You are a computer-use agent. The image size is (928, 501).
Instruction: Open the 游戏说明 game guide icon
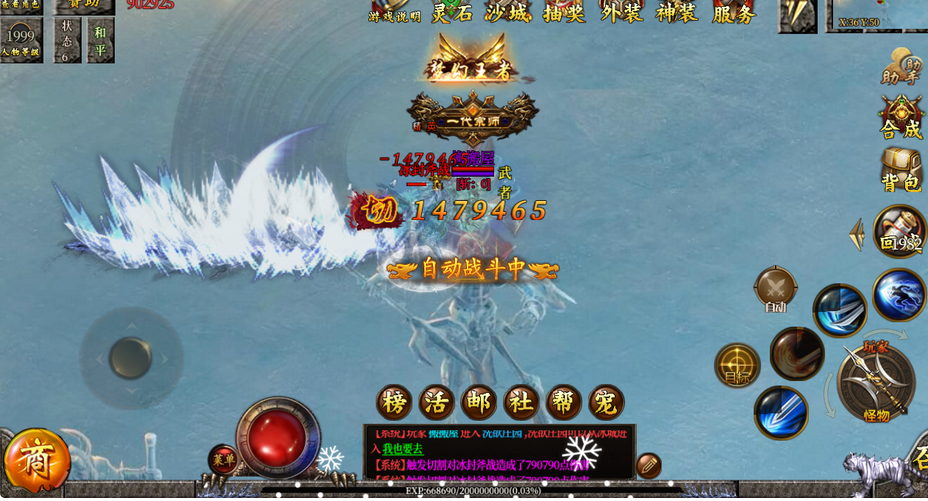394,12
